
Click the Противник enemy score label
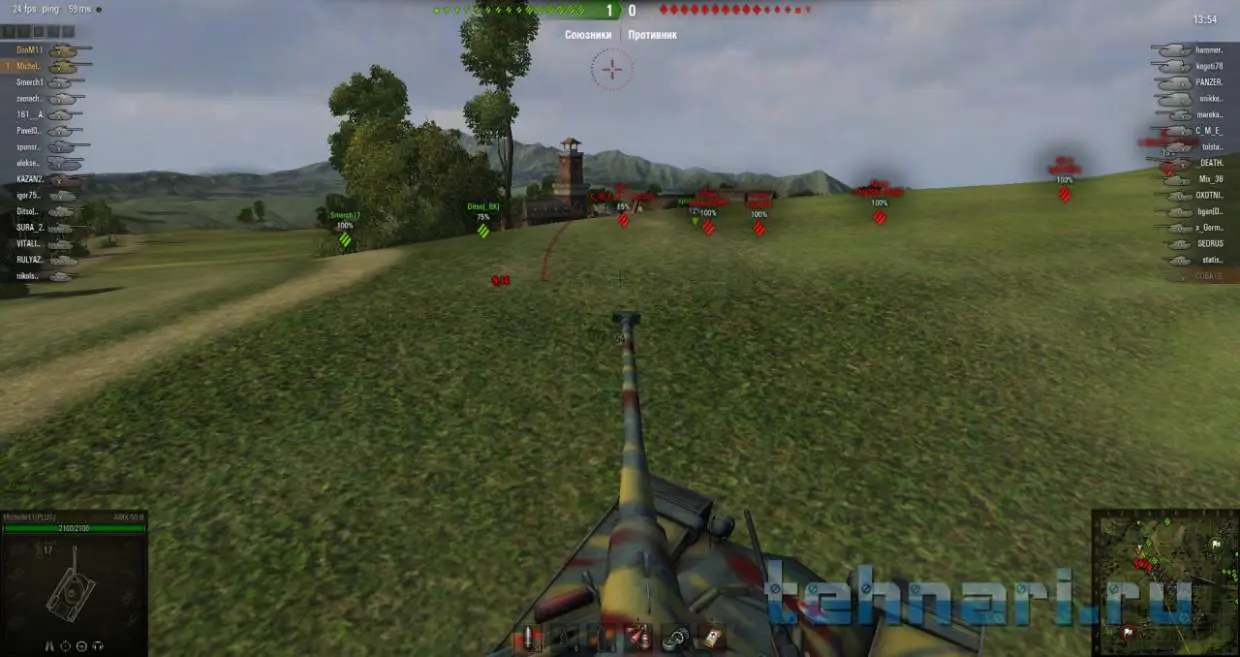(653, 35)
